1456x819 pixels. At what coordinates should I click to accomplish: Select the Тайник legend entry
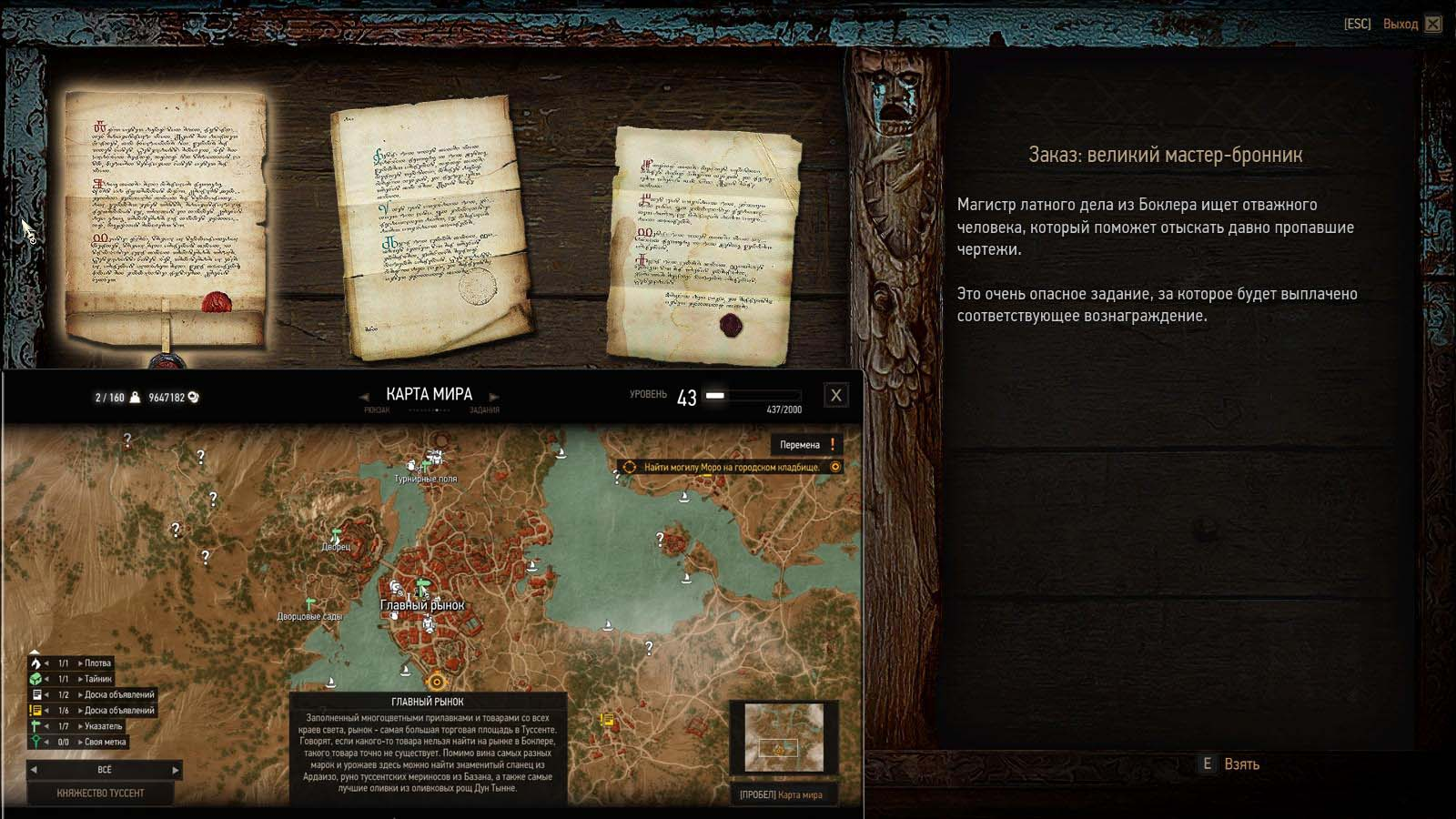pos(97,679)
